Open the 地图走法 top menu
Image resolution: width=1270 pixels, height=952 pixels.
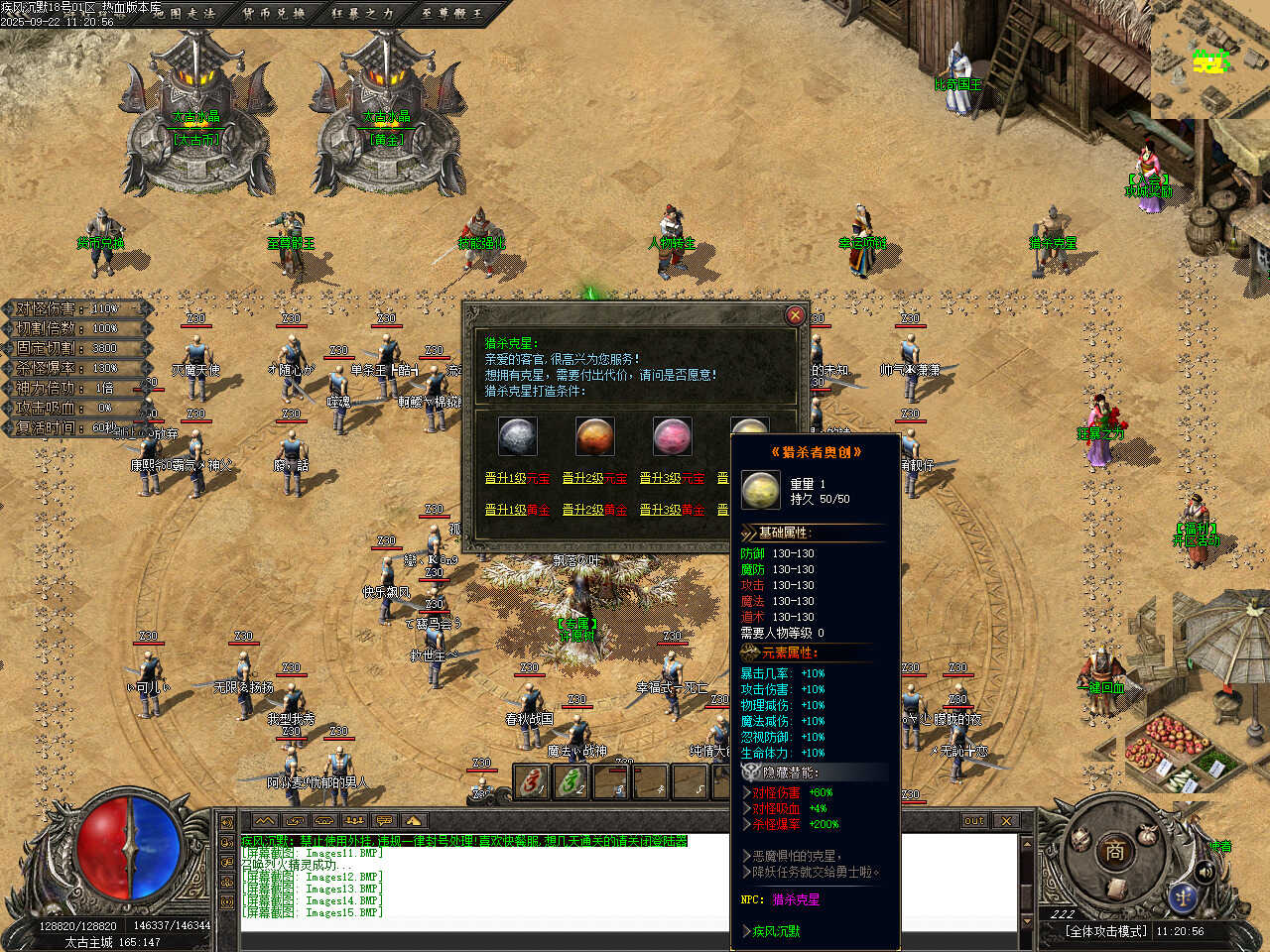point(185,14)
